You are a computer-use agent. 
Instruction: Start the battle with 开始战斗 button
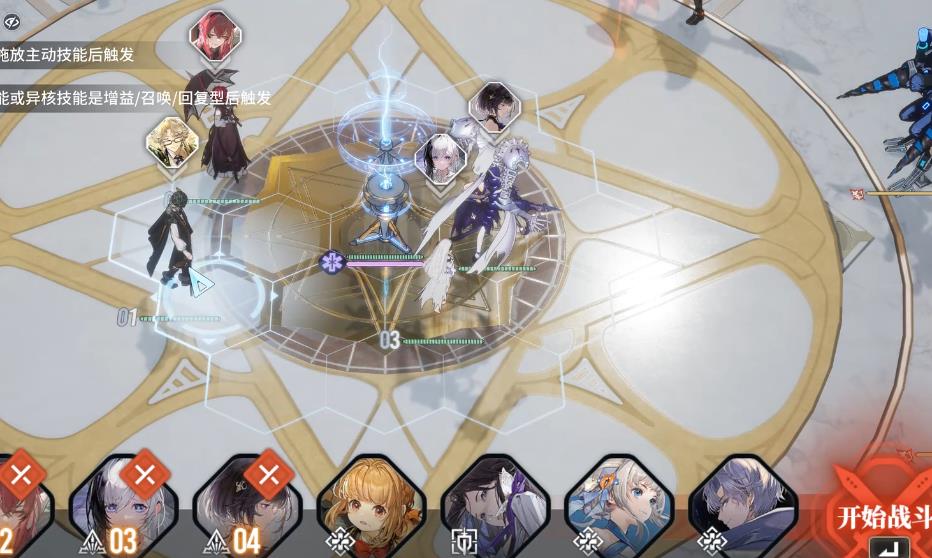880,518
